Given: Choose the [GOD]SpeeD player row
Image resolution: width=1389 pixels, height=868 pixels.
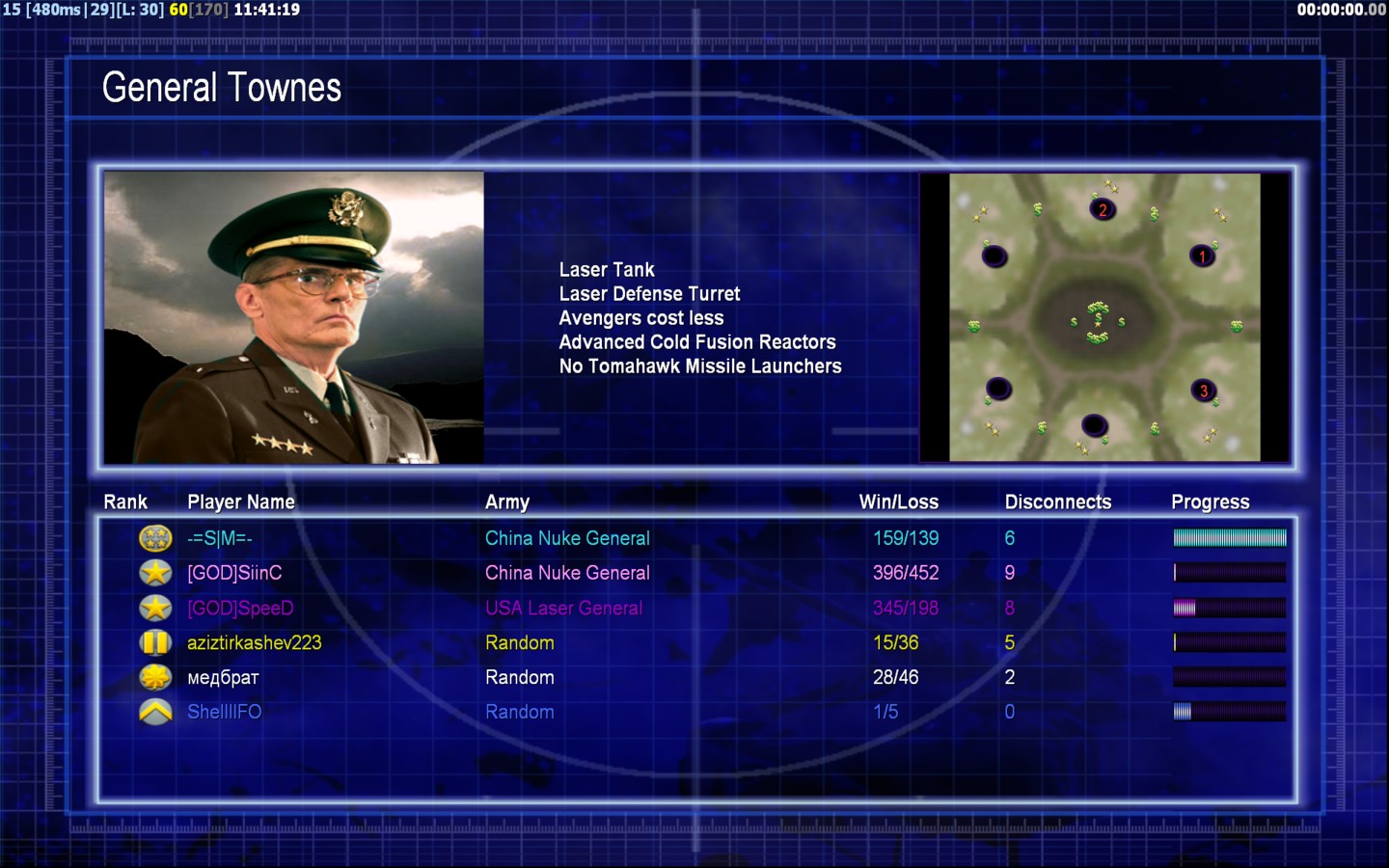Looking at the screenshot, I should (x=240, y=608).
